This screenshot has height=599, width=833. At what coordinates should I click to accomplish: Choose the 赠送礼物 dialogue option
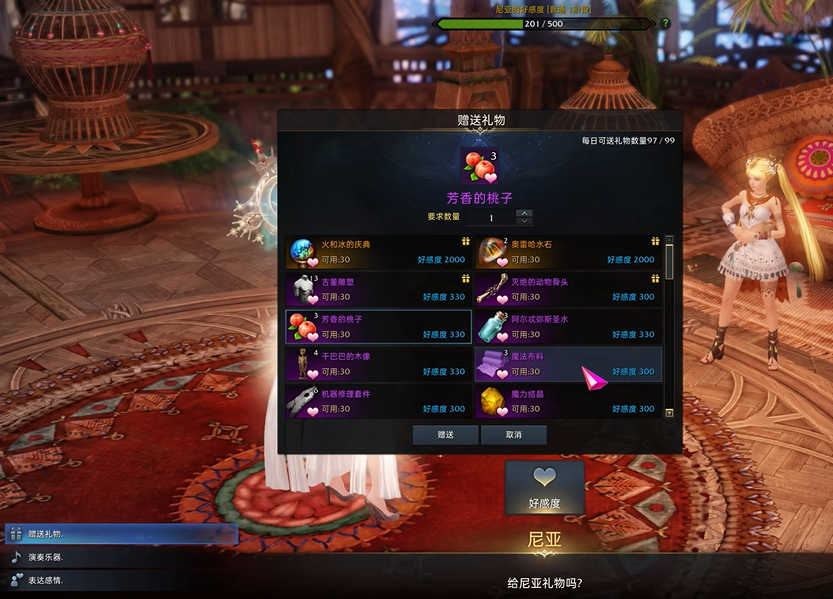click(120, 534)
